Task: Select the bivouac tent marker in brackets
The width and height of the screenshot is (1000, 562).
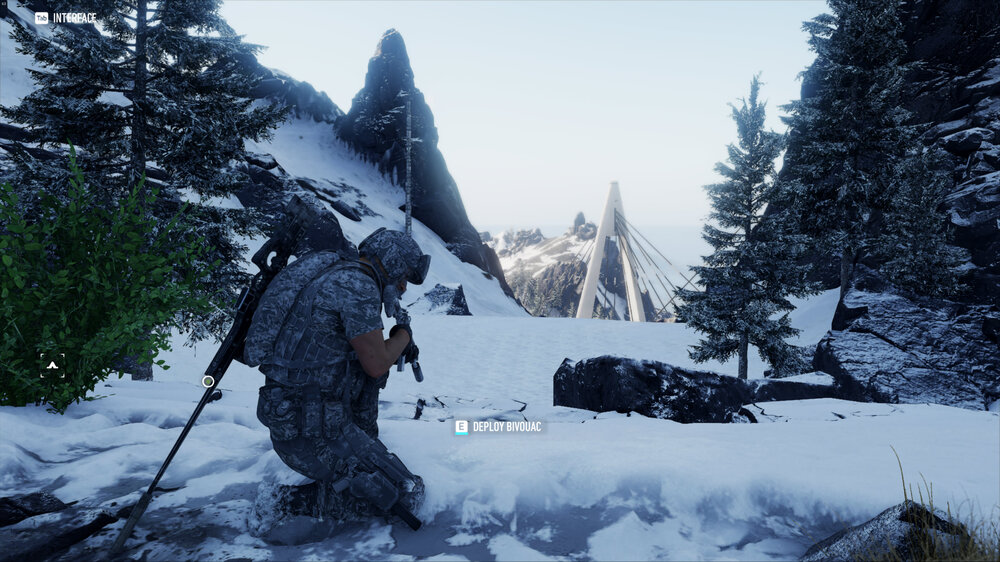Action: coord(53,365)
